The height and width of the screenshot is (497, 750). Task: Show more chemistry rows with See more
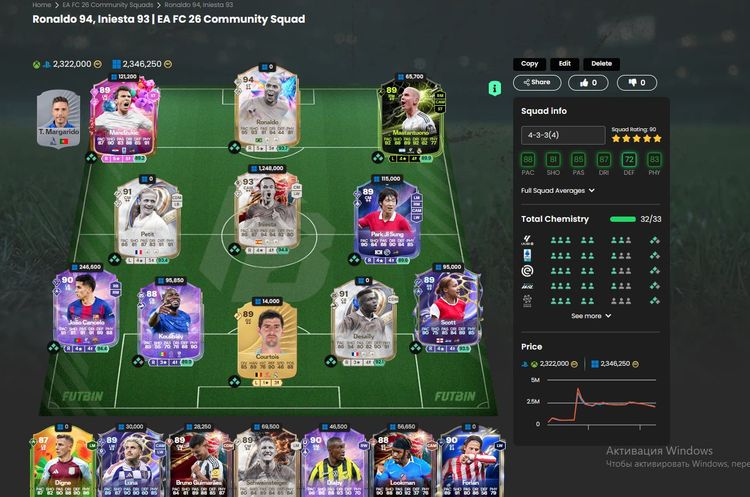[591, 316]
